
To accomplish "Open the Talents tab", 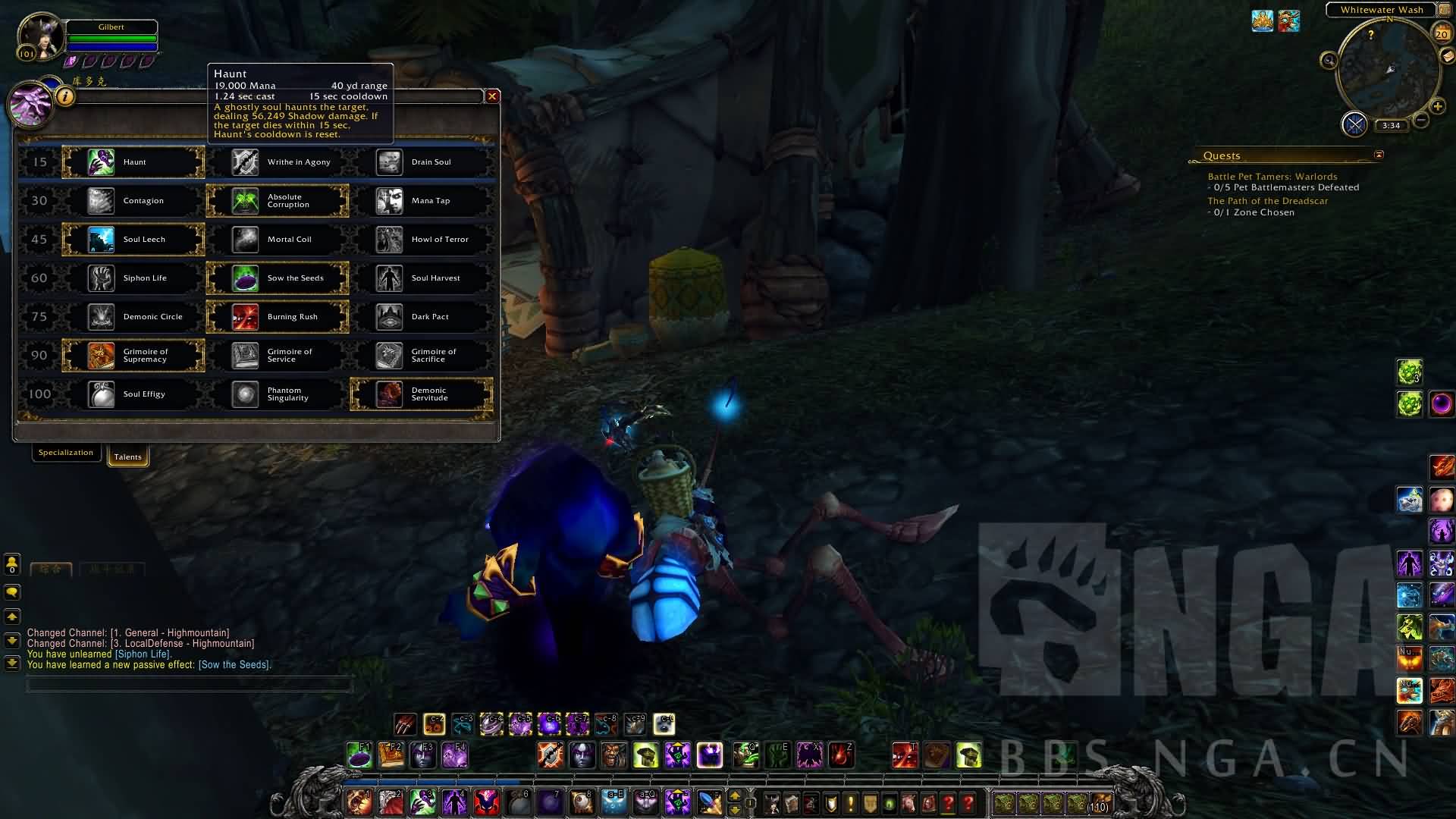I will click(x=127, y=457).
